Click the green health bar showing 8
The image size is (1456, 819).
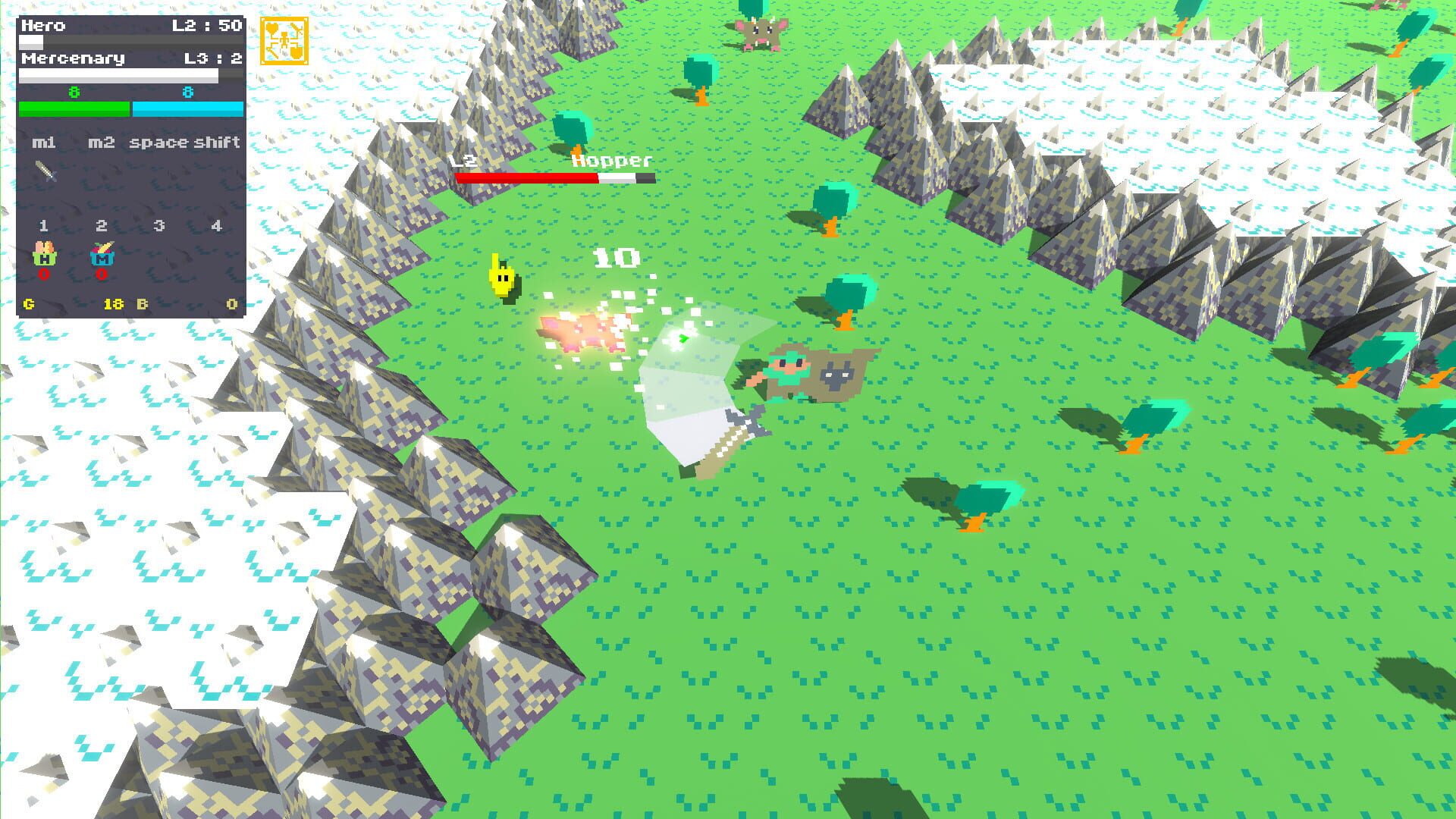[x=74, y=108]
